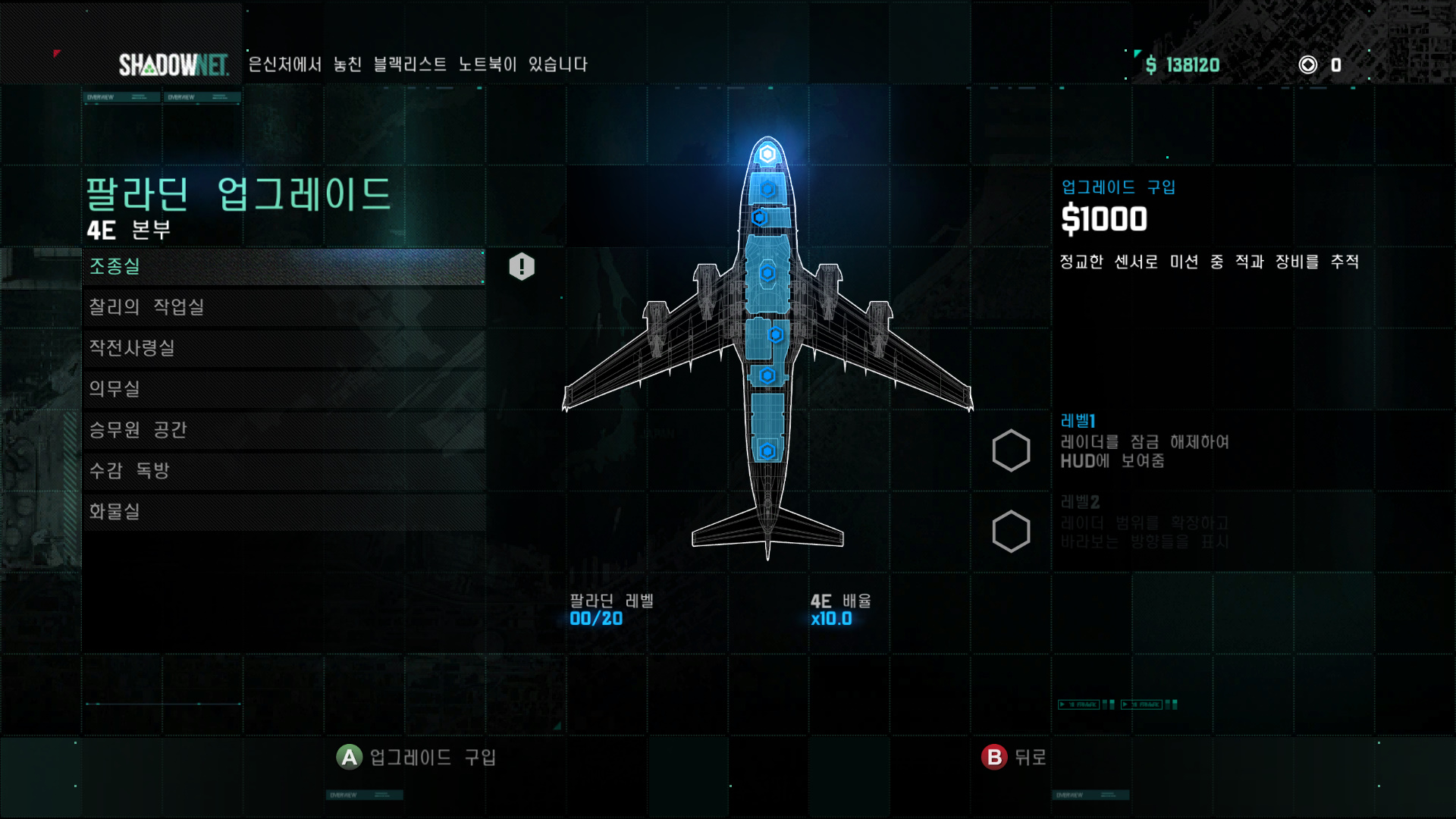Screen dimensions: 1456x819
Task: Go back with the 뒤로 label
Action: click(x=1029, y=757)
